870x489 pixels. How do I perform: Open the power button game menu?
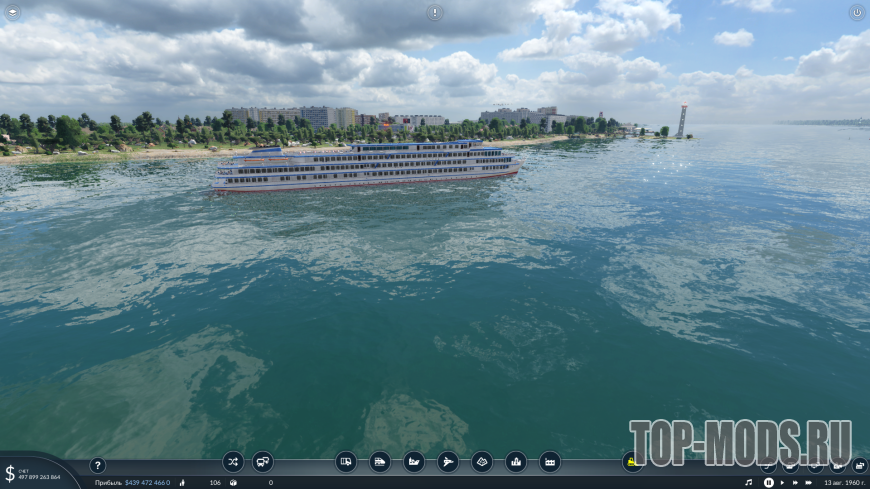857,12
